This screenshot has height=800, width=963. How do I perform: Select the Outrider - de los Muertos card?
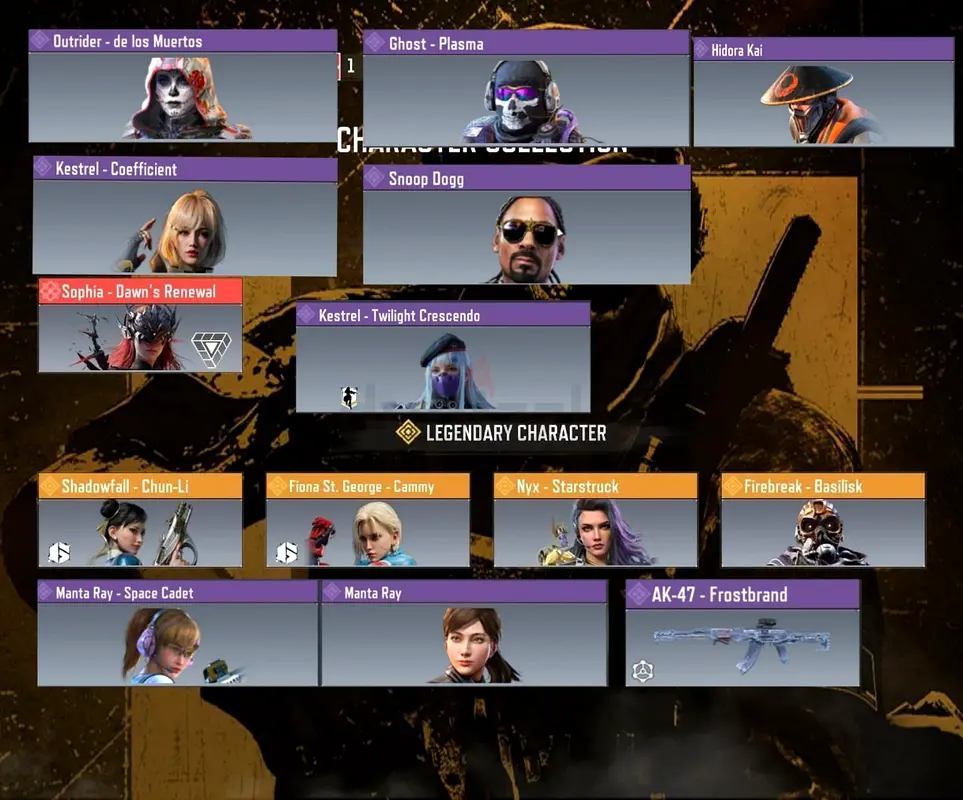[x=183, y=87]
